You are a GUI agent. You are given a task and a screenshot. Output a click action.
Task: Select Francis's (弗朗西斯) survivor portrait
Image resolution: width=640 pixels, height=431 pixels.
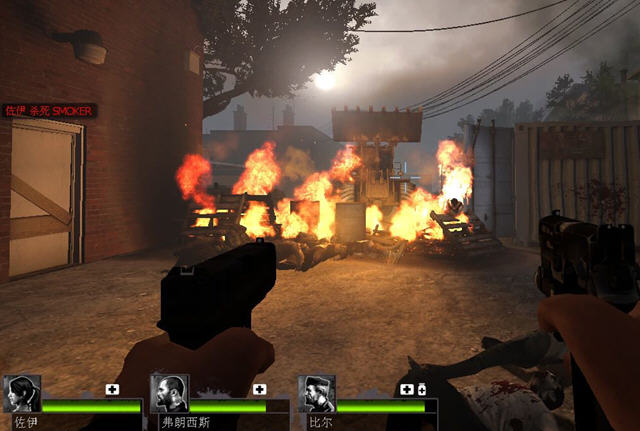(x=169, y=393)
